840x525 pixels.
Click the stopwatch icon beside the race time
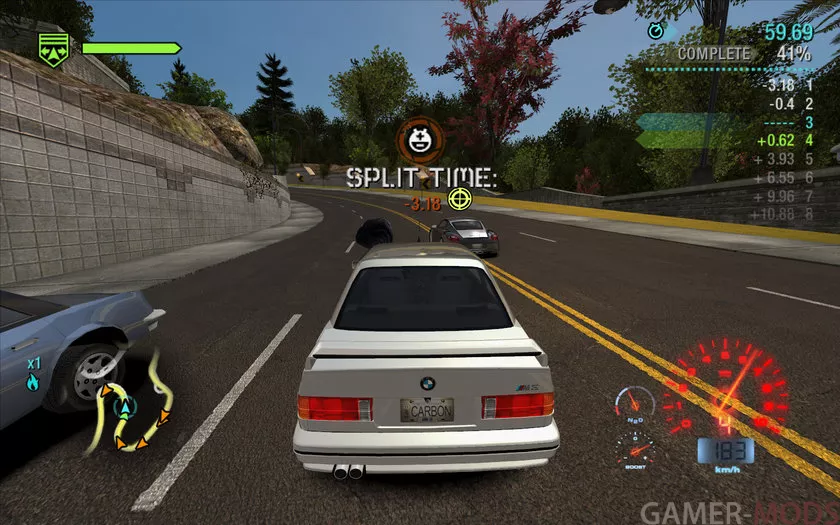pyautogui.click(x=655, y=32)
